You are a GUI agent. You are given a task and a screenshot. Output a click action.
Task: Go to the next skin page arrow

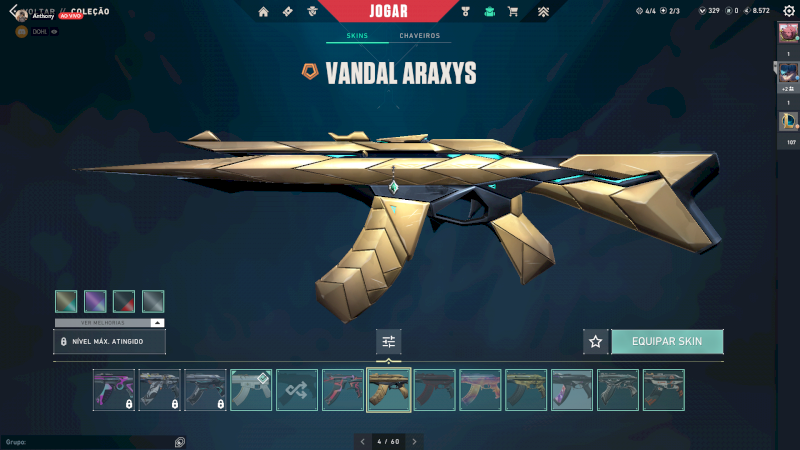[x=415, y=441]
